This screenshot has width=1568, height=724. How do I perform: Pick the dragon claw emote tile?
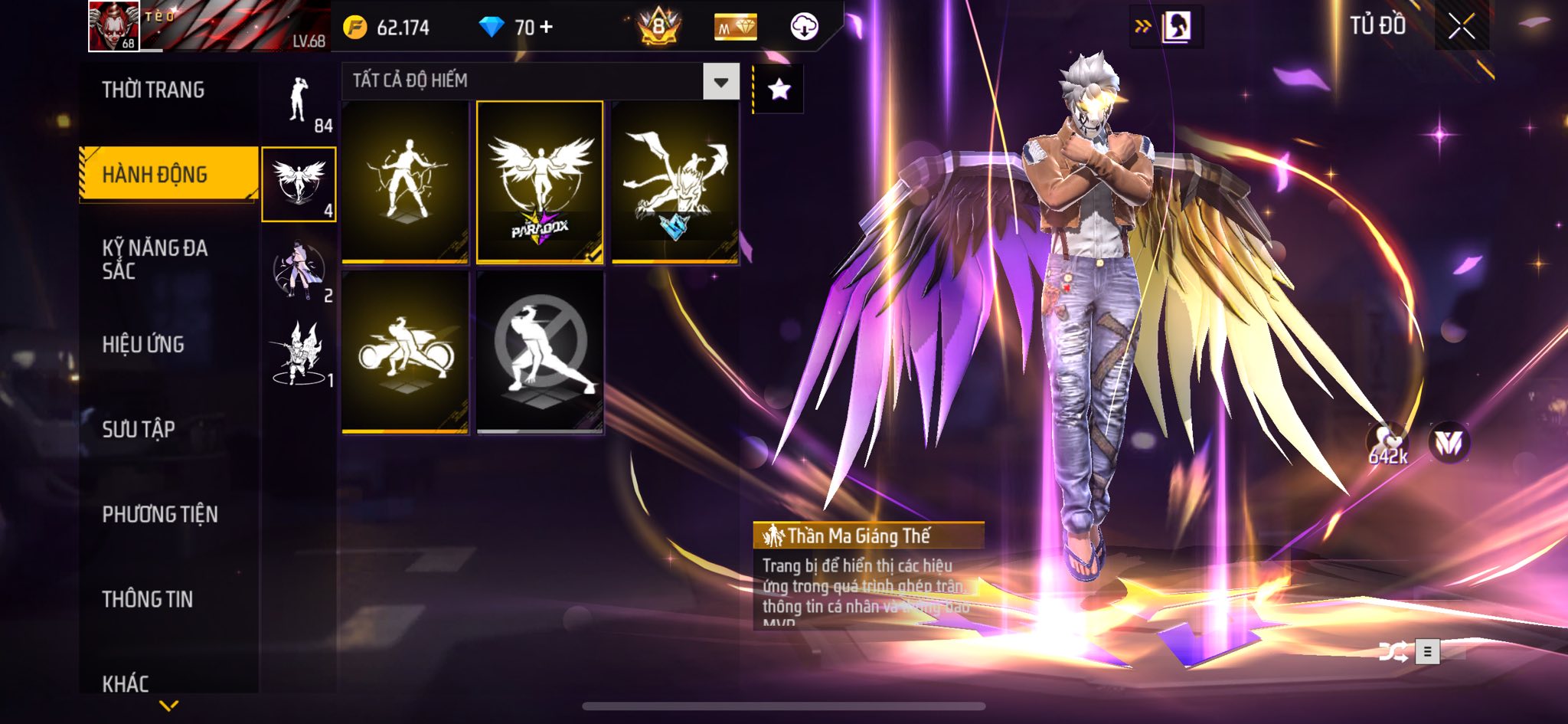click(x=675, y=182)
